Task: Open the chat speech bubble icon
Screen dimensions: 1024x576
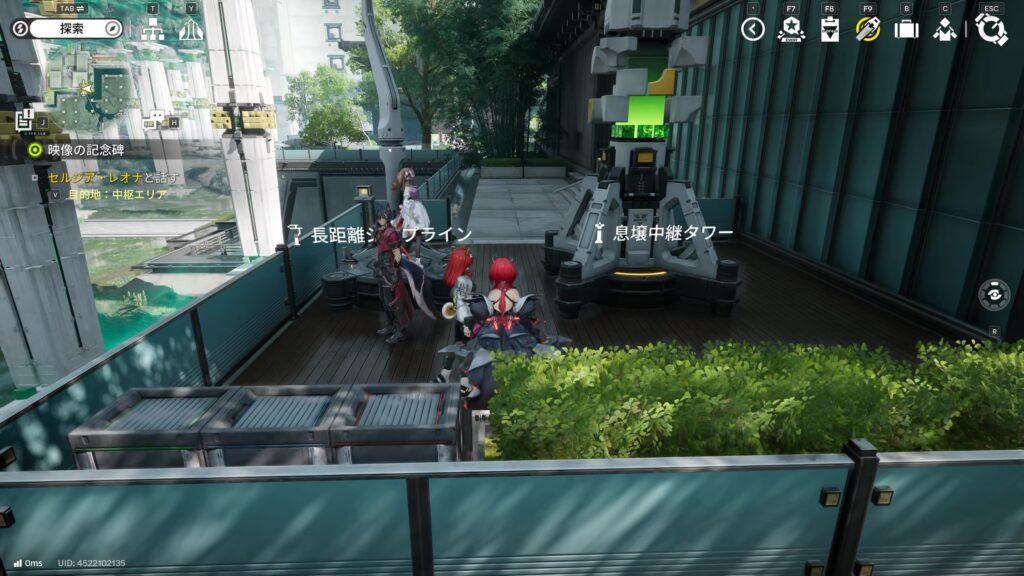Action: pos(156,119)
